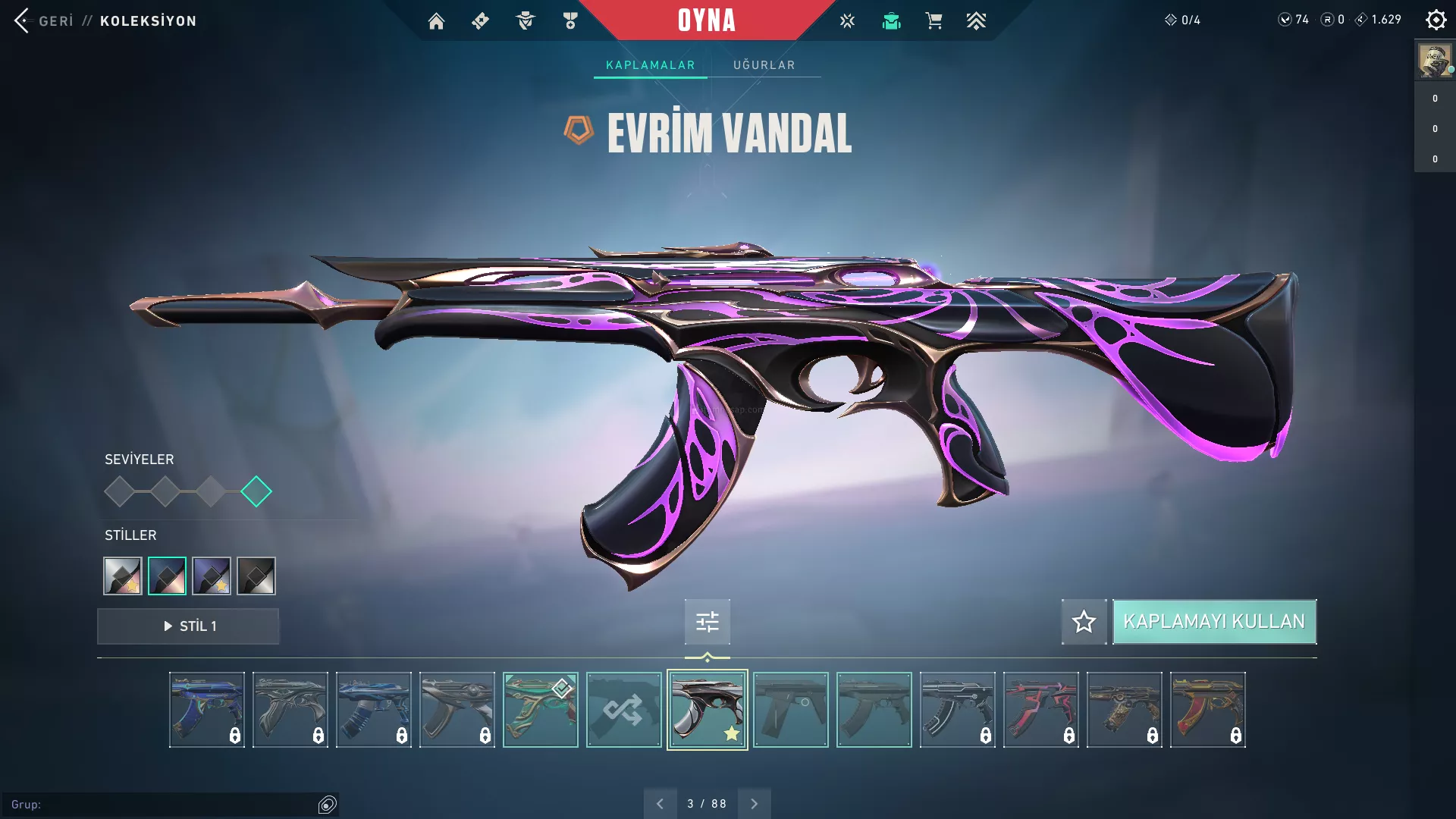
Task: Go to the previous skin page
Action: (660, 804)
